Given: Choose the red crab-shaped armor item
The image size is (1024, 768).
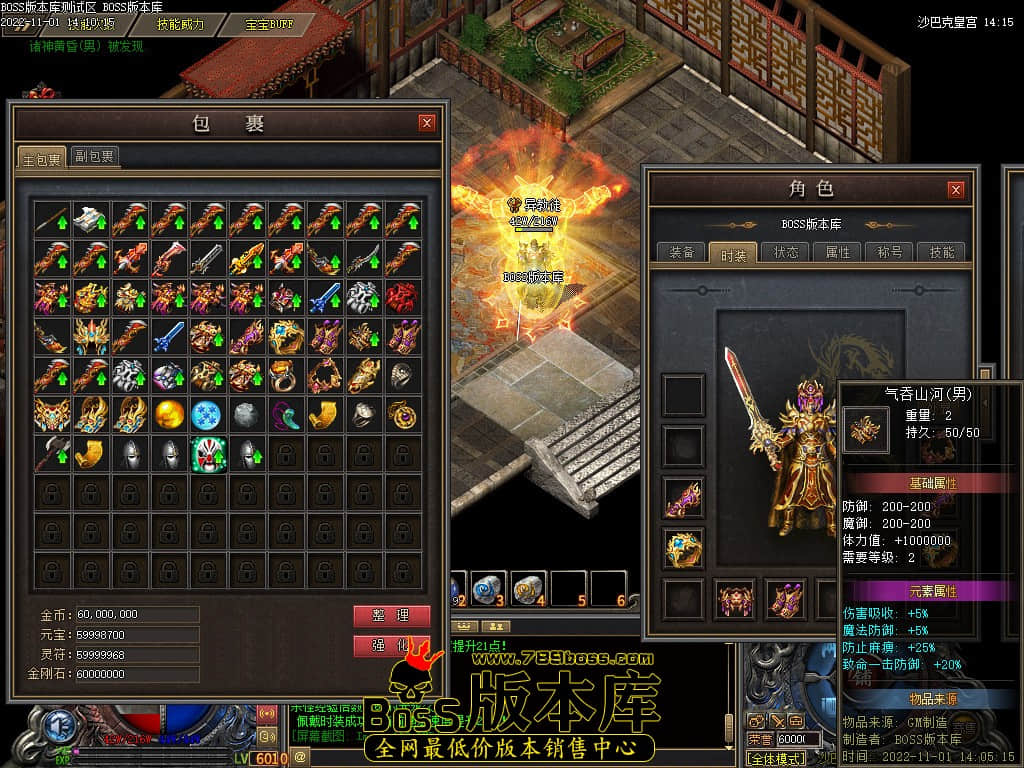Looking at the screenshot, I should point(404,297).
